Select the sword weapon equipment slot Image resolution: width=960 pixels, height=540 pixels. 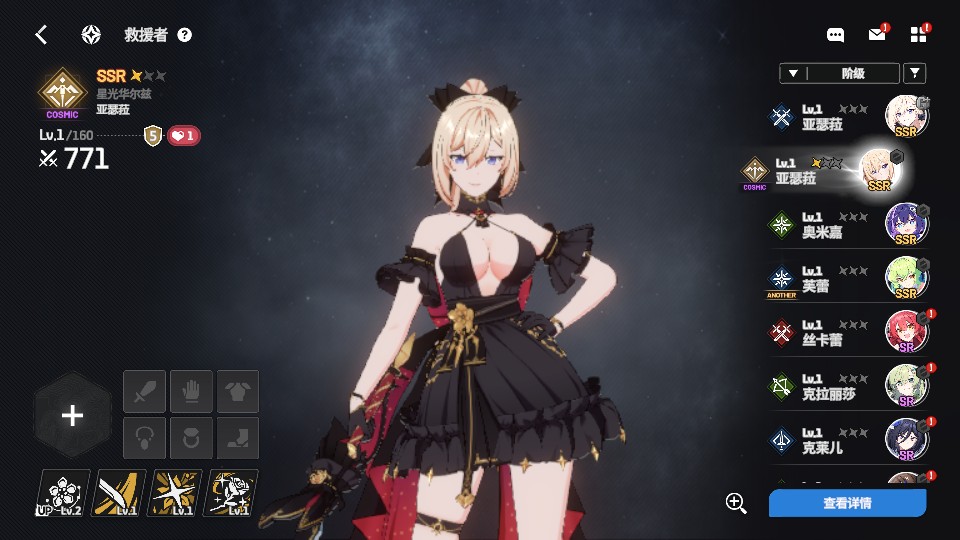click(x=144, y=391)
